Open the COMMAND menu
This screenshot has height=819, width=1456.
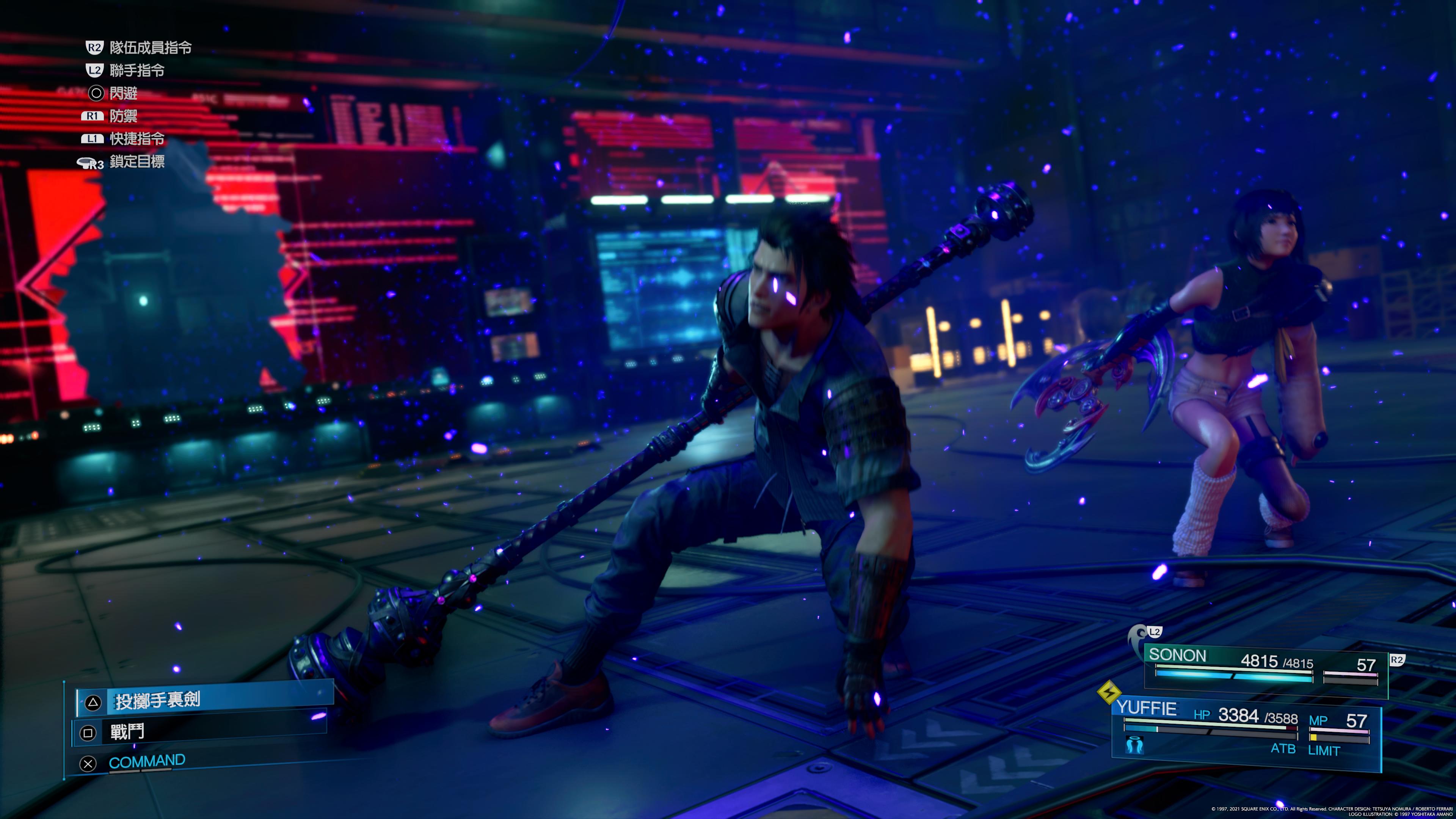[x=146, y=762]
